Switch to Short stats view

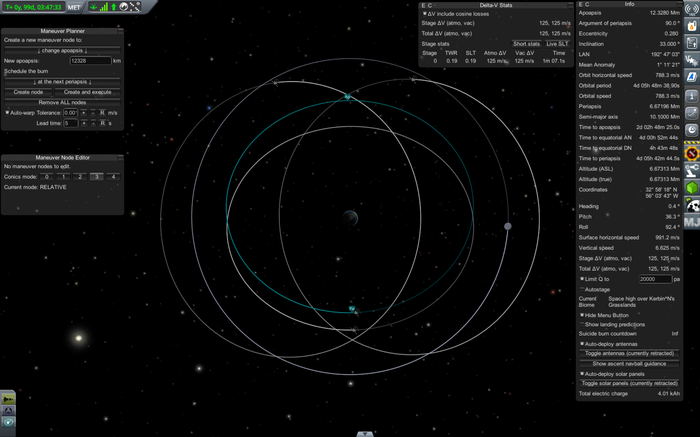tap(526, 44)
